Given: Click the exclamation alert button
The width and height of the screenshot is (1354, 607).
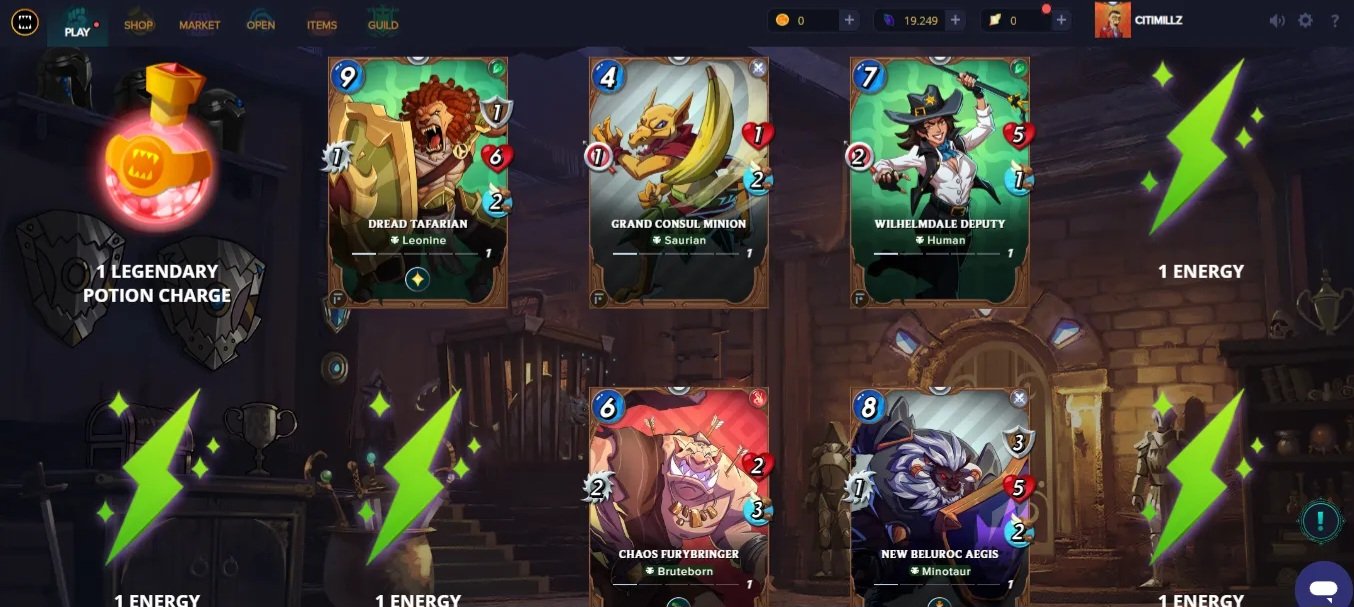Looking at the screenshot, I should tap(1321, 521).
